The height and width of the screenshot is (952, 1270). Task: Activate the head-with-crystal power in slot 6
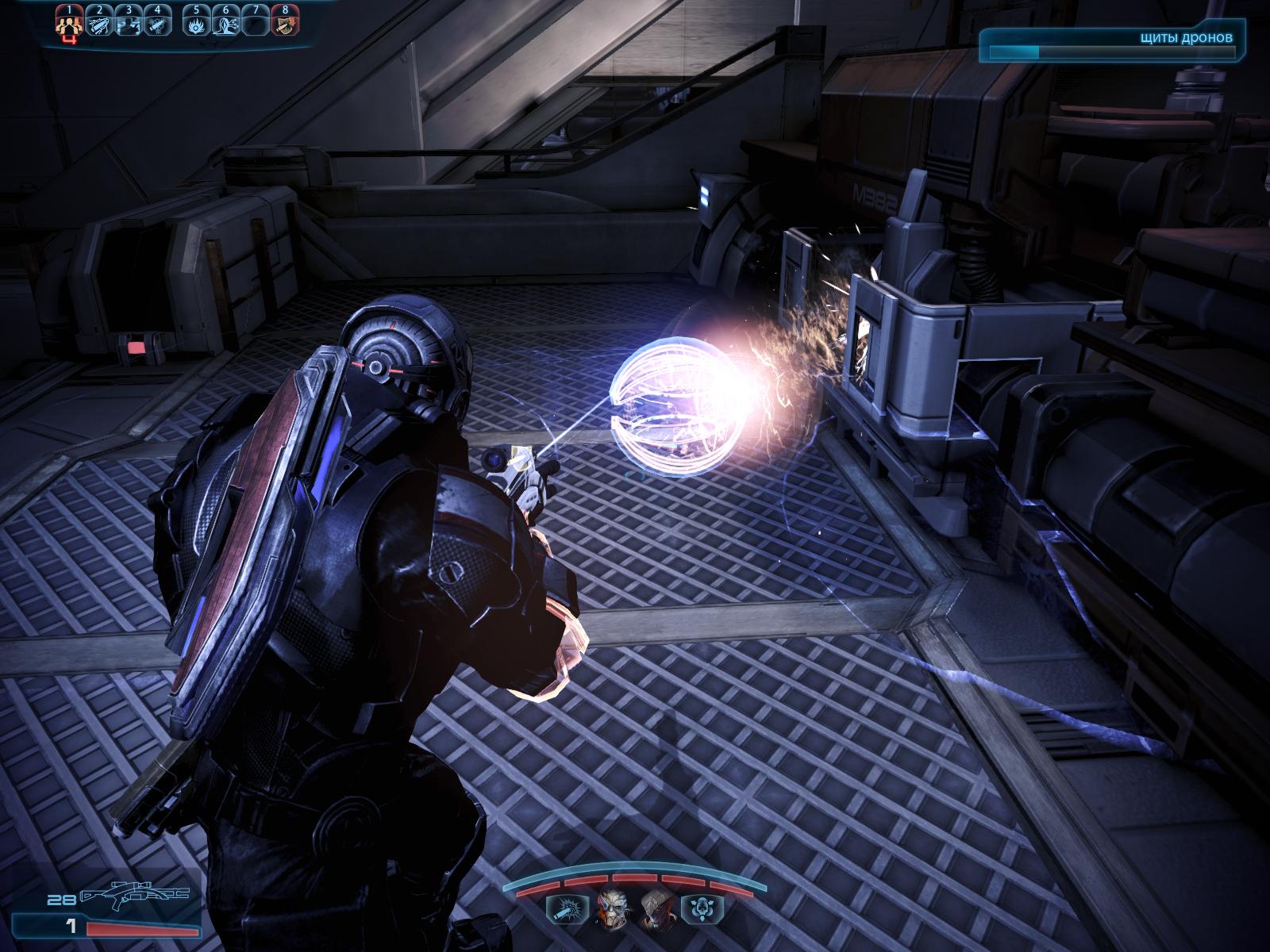pyautogui.click(x=226, y=24)
